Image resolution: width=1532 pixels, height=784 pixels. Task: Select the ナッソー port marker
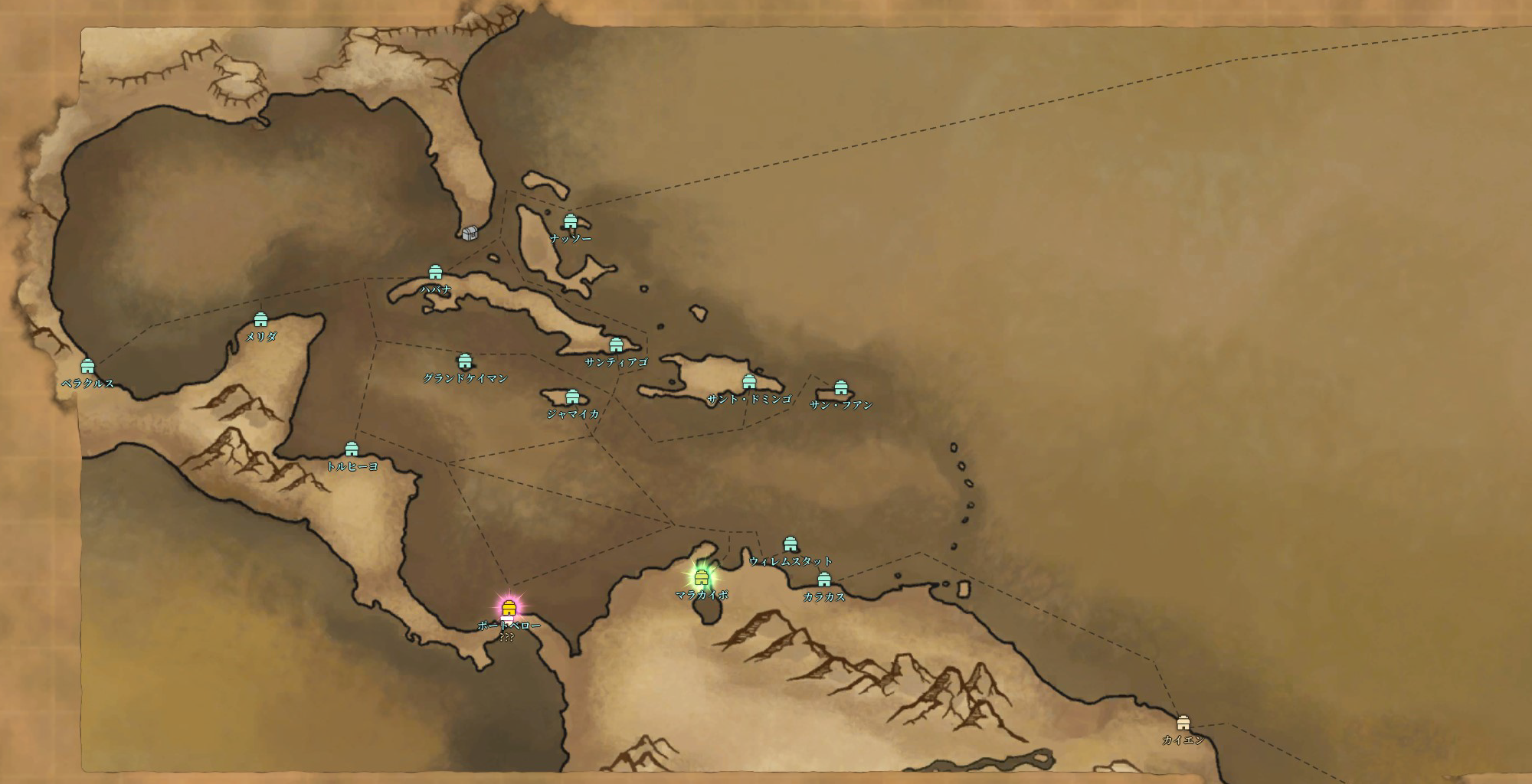coord(570,222)
